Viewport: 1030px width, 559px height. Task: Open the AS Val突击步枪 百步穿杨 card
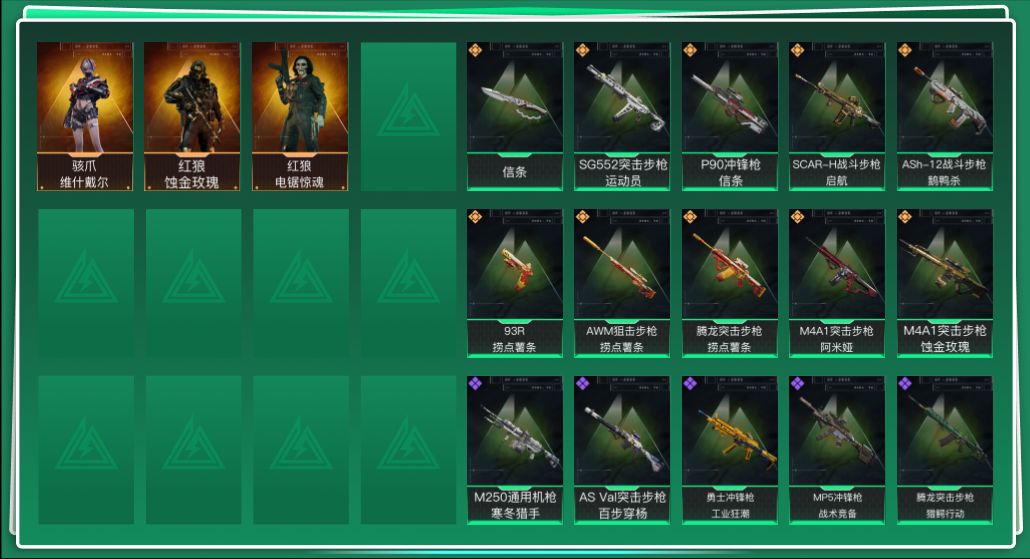coord(622,450)
